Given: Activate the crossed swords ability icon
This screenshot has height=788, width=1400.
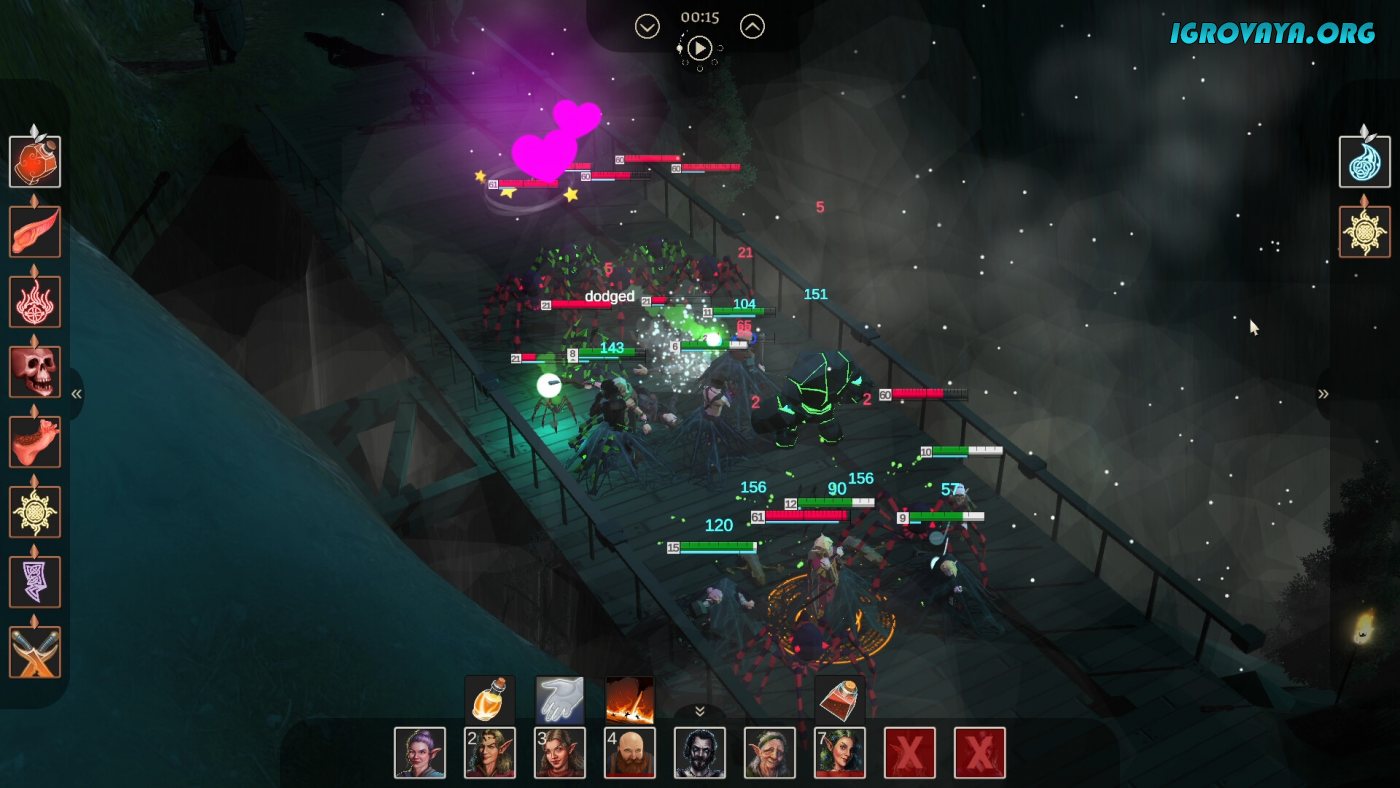Looking at the screenshot, I should 35,652.
